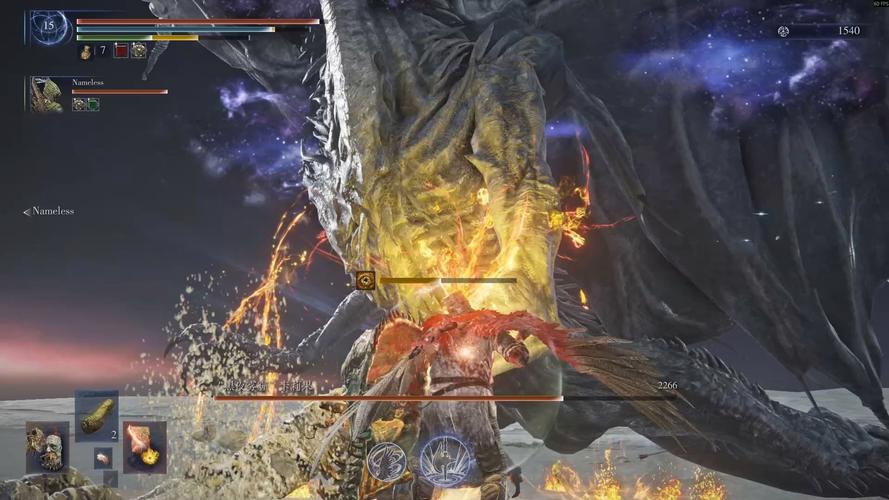Use the green gourd item with count 2

tap(97, 415)
